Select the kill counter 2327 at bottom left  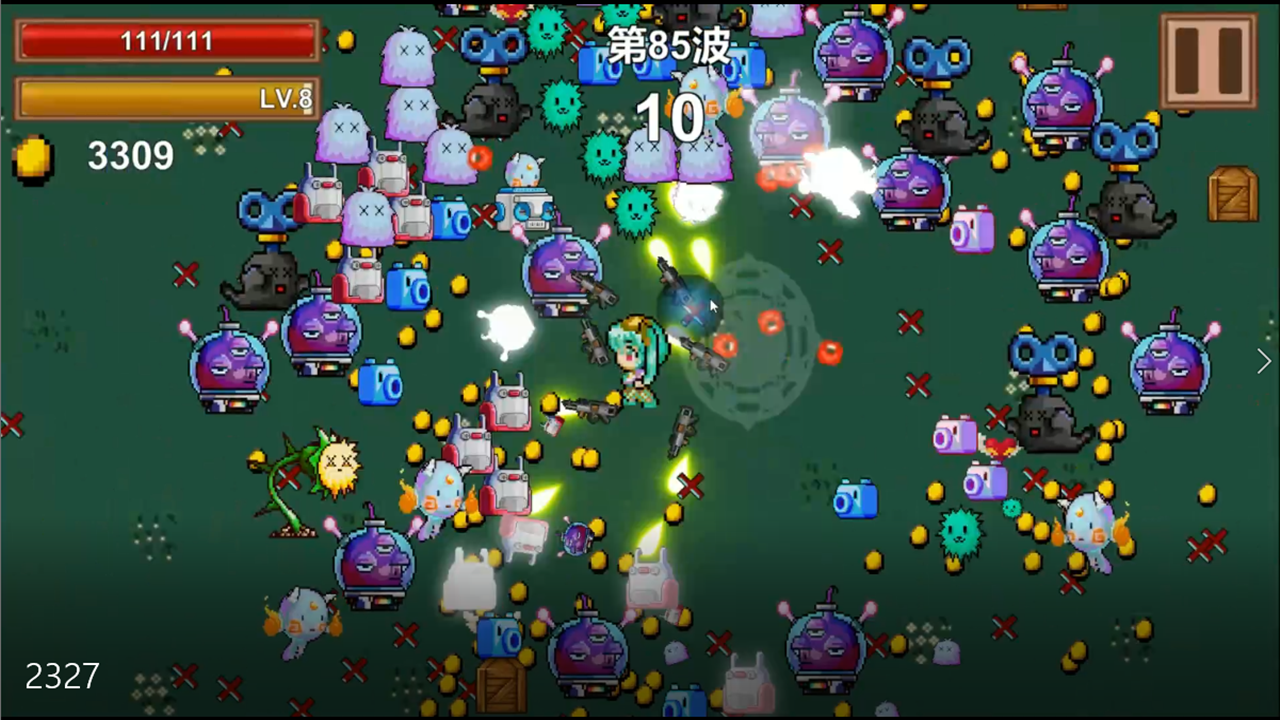[62, 677]
